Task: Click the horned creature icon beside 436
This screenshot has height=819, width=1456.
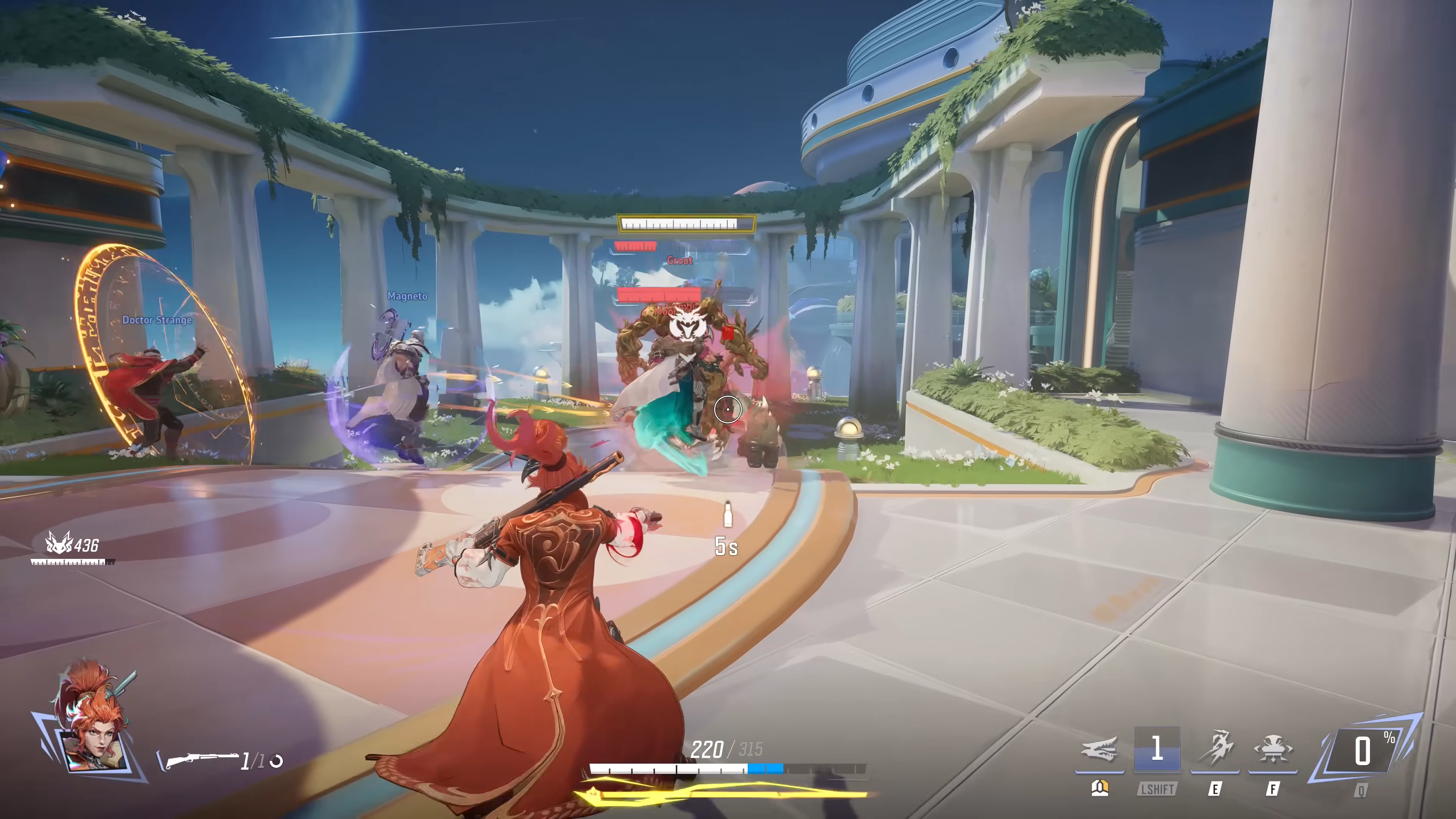Action: coord(59,543)
